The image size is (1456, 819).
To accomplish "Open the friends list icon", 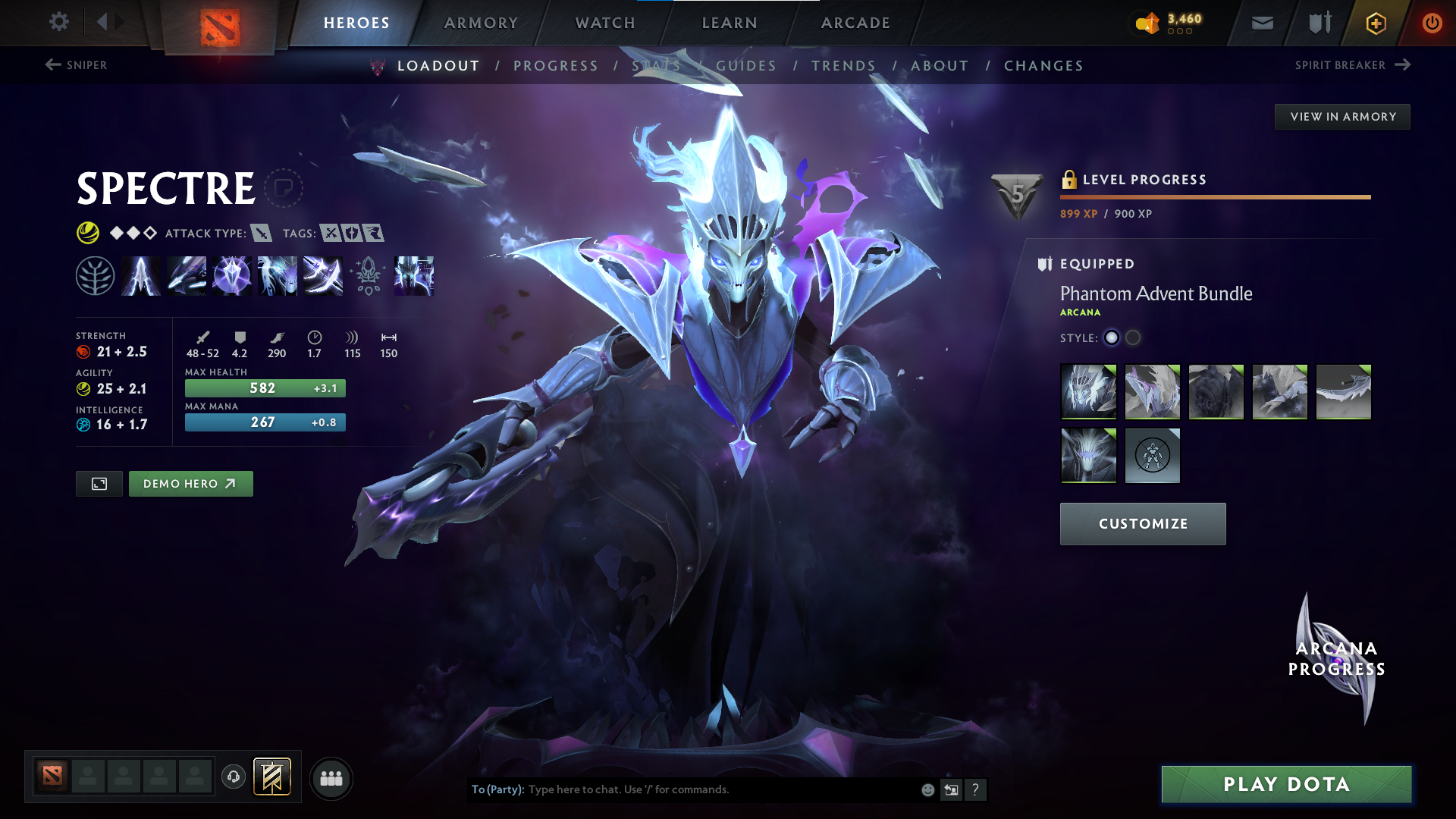I will [331, 778].
